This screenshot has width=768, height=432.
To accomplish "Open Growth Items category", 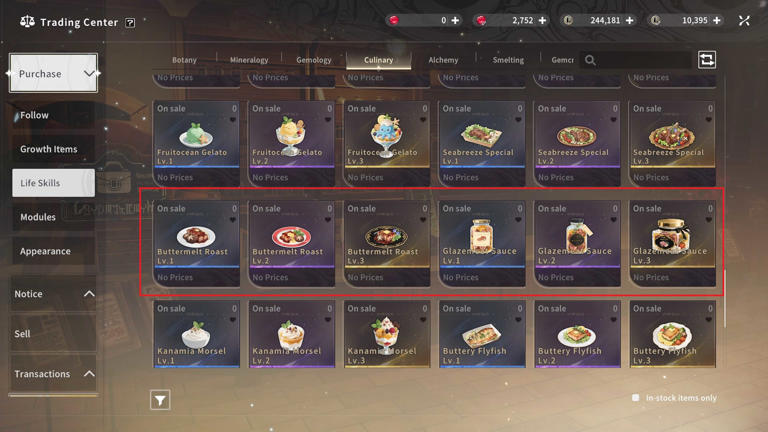I will (48, 149).
